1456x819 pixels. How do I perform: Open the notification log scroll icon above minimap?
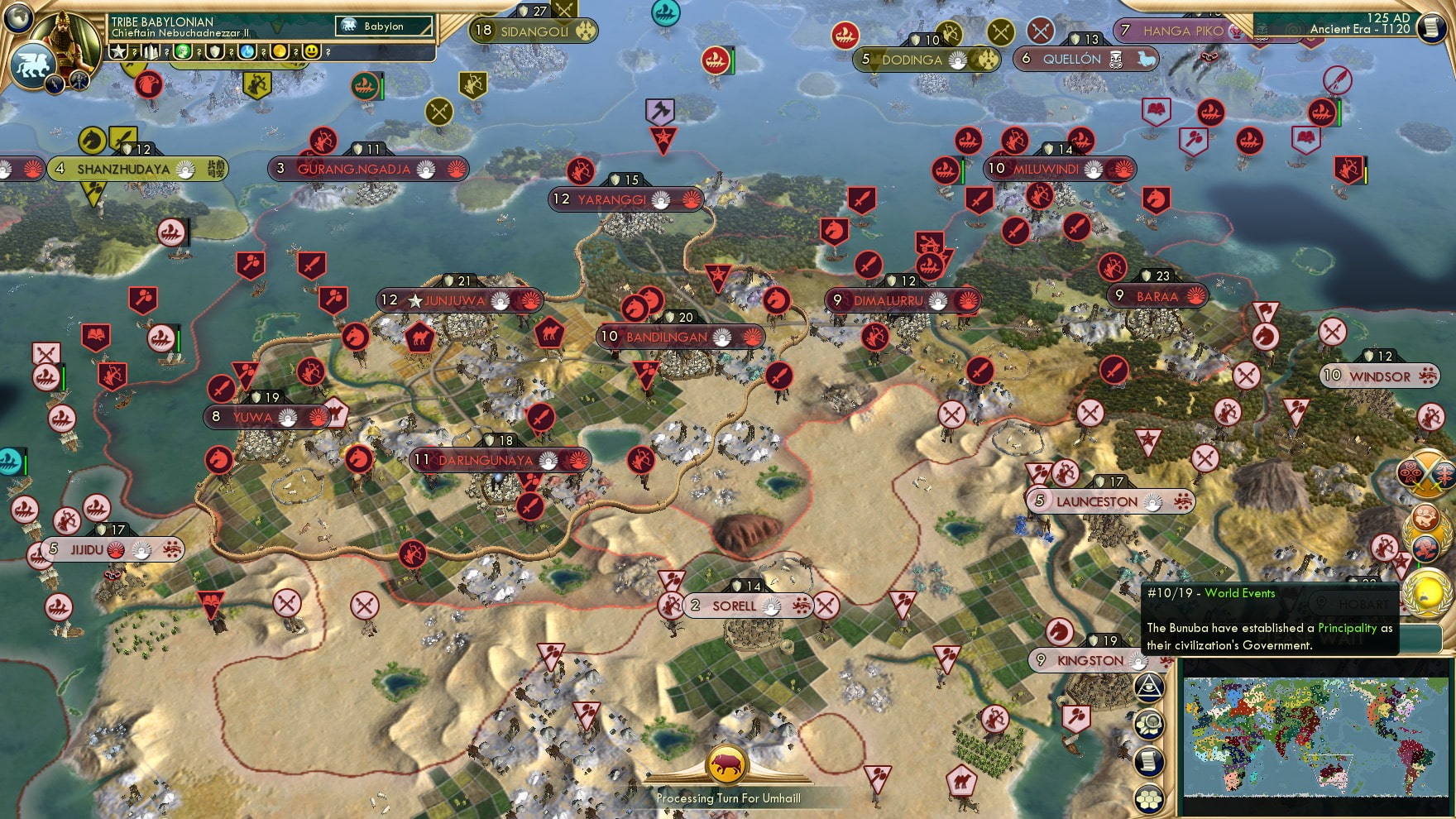click(x=1150, y=759)
